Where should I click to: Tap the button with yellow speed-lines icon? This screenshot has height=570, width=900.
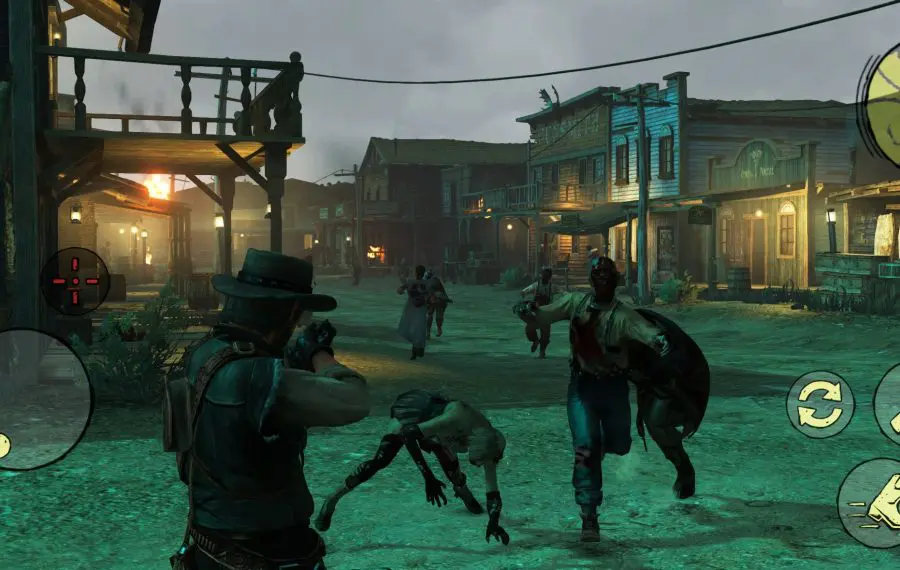[872, 503]
